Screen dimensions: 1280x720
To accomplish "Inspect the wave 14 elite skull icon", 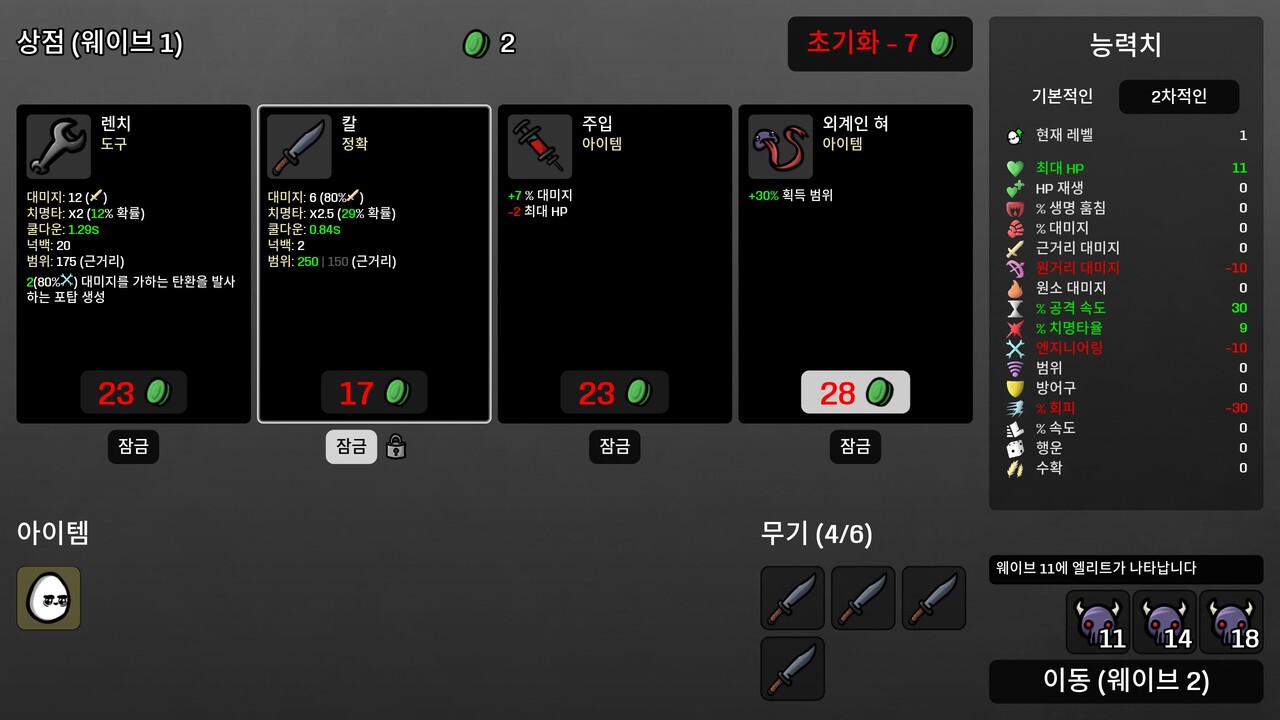I will 1164,622.
